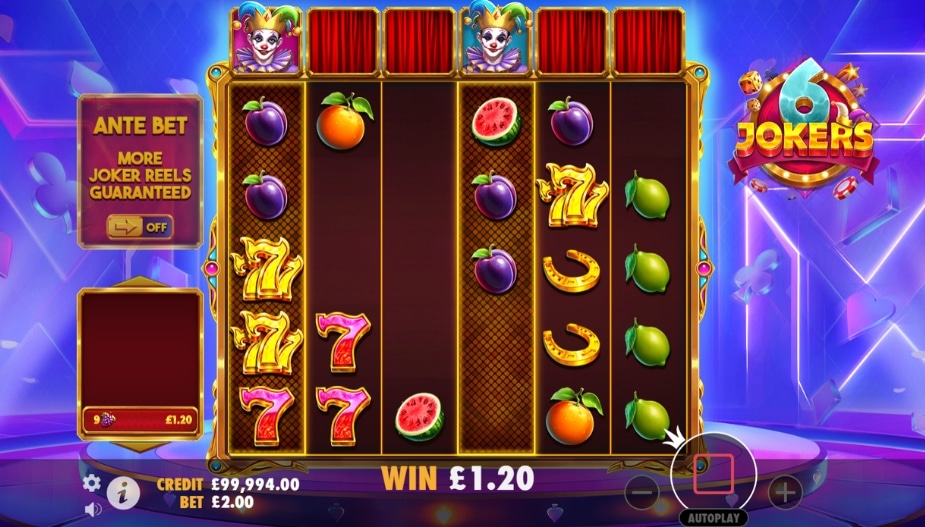Increase the bet with plus button
Screen dimensions: 925x527
pos(785,491)
